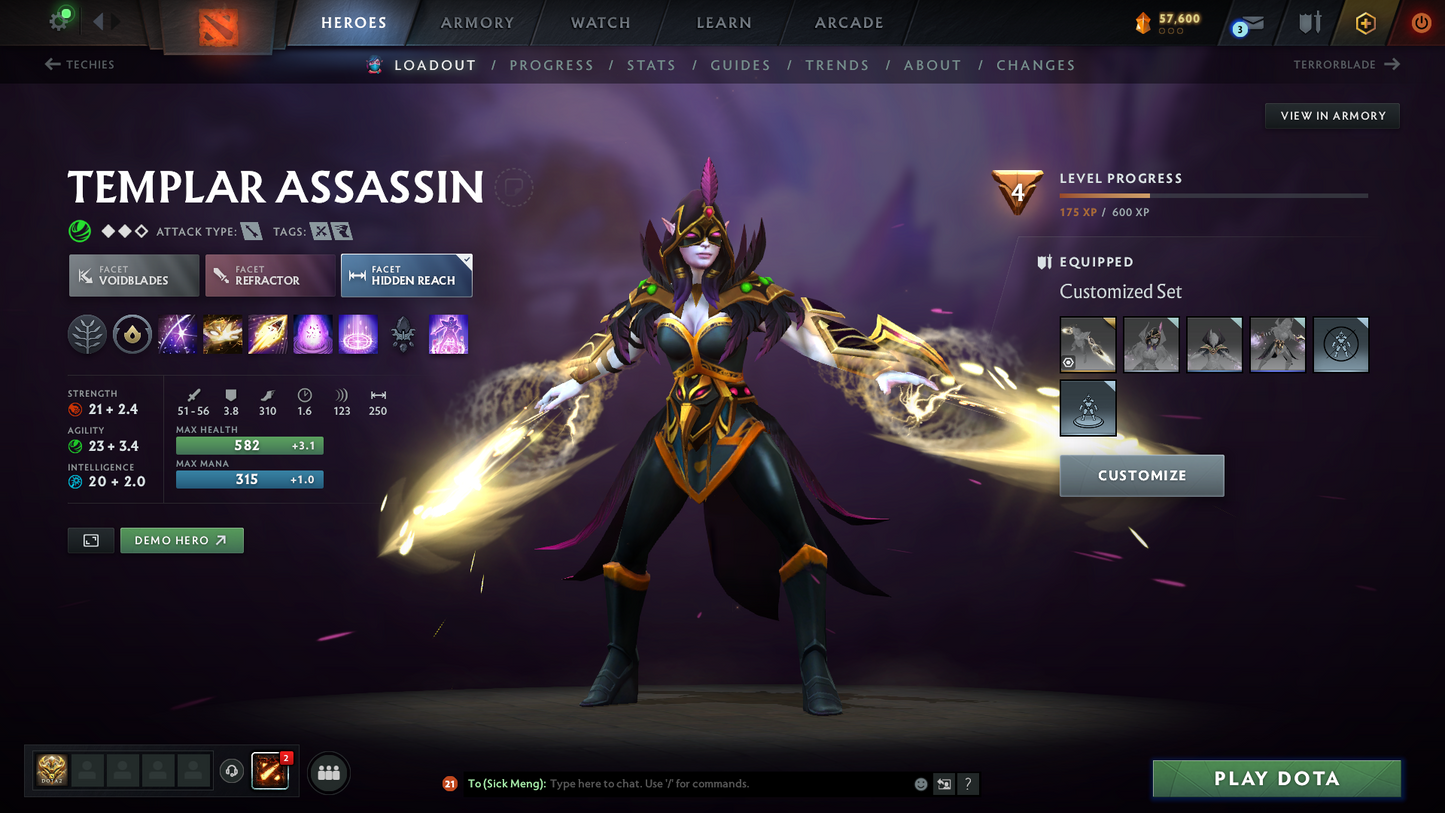Select the Voidblades facet
The width and height of the screenshot is (1445, 813).
[x=133, y=275]
